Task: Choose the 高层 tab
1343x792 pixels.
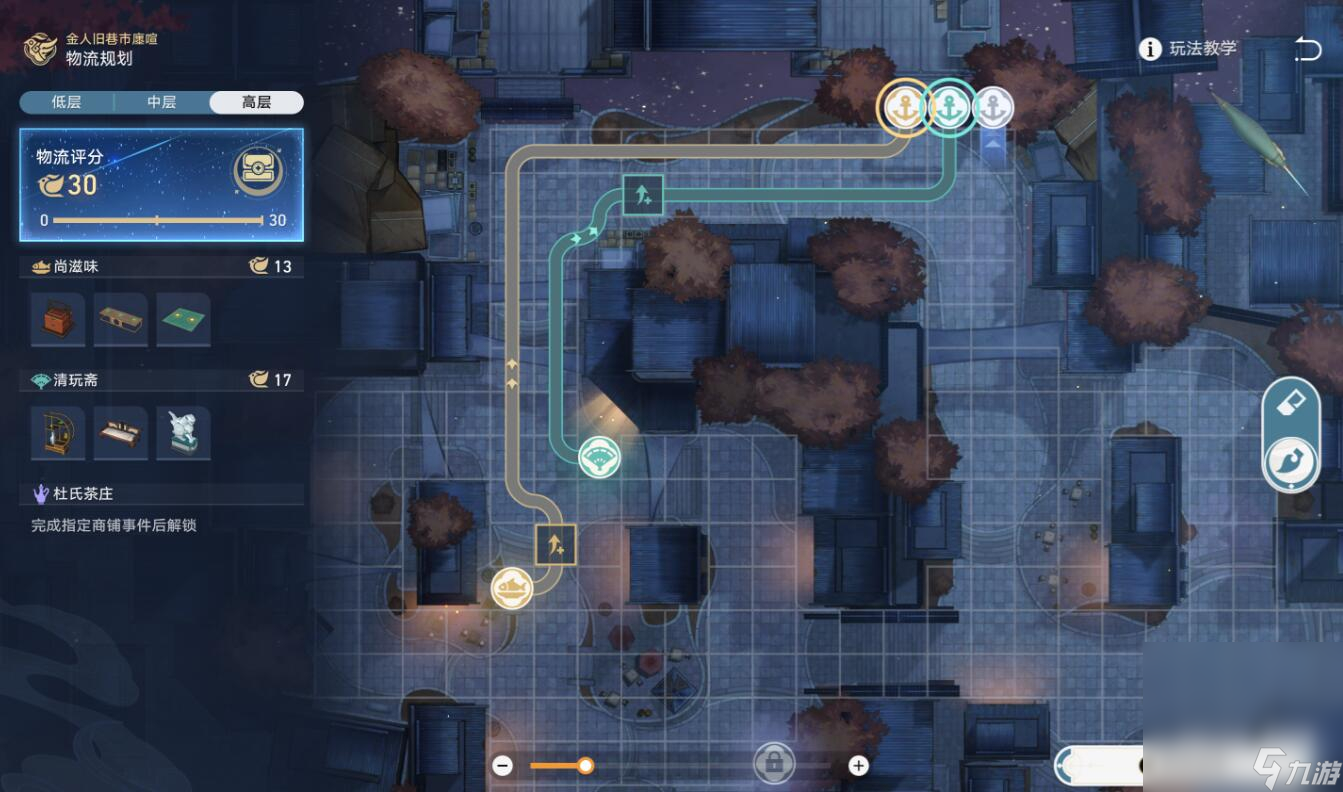Action: tap(256, 102)
